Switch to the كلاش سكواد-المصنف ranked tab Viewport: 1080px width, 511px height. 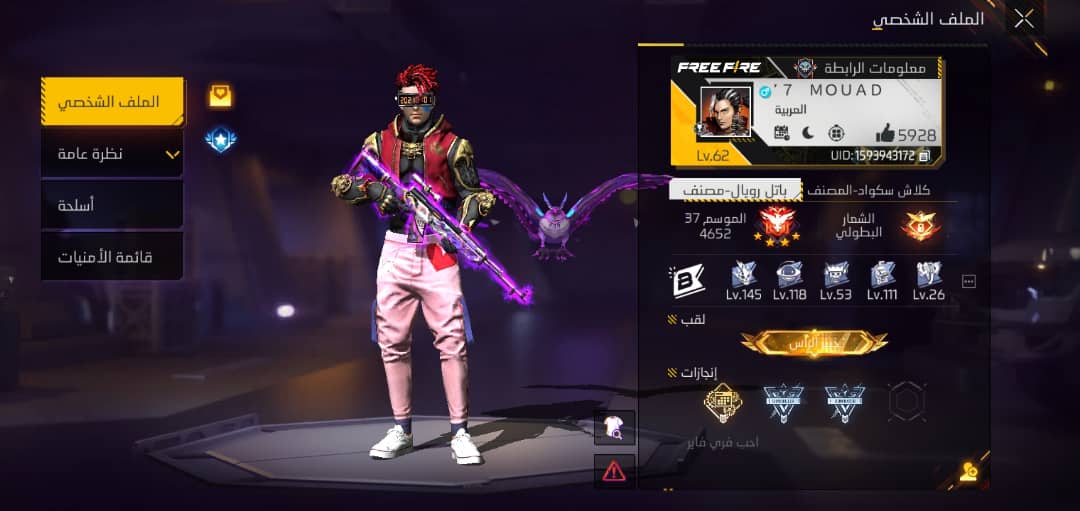pos(868,189)
